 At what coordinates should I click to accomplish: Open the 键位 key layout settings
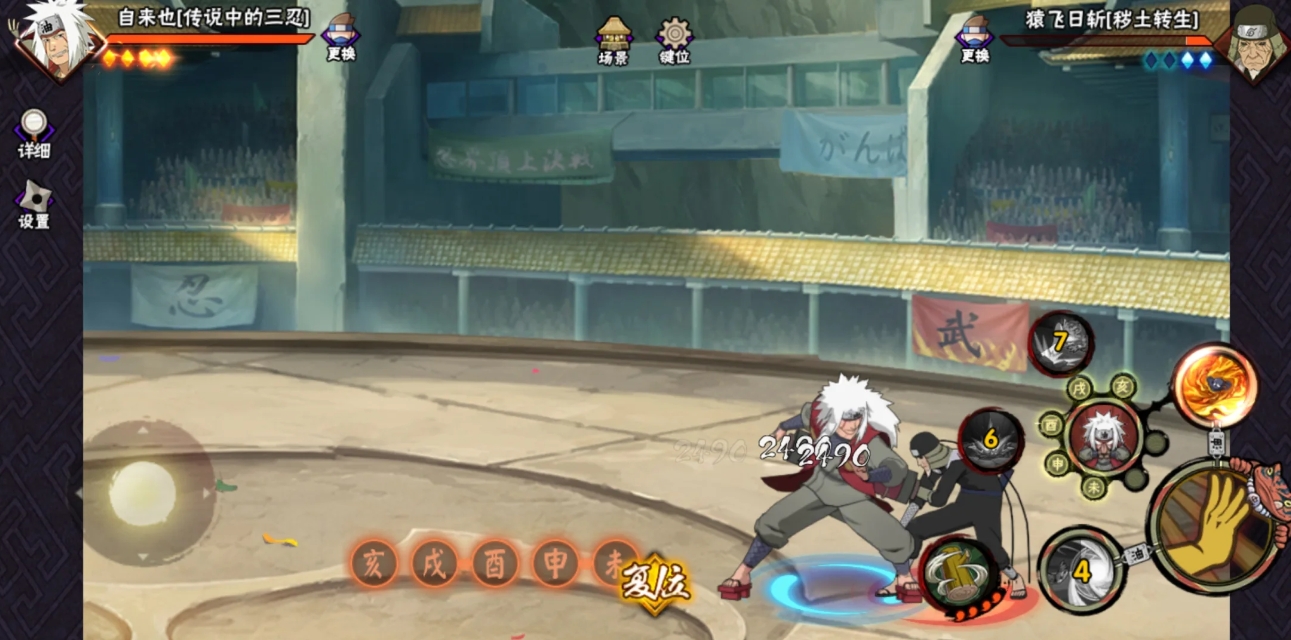674,40
